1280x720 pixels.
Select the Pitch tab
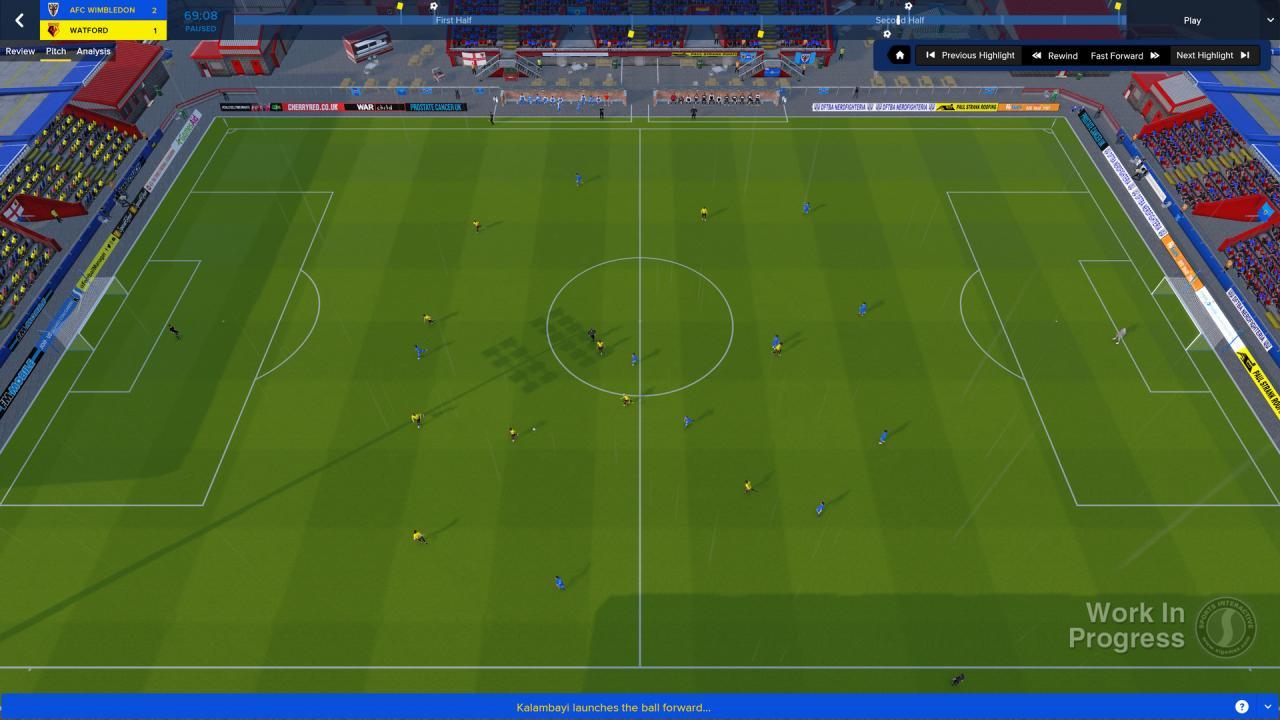55,51
